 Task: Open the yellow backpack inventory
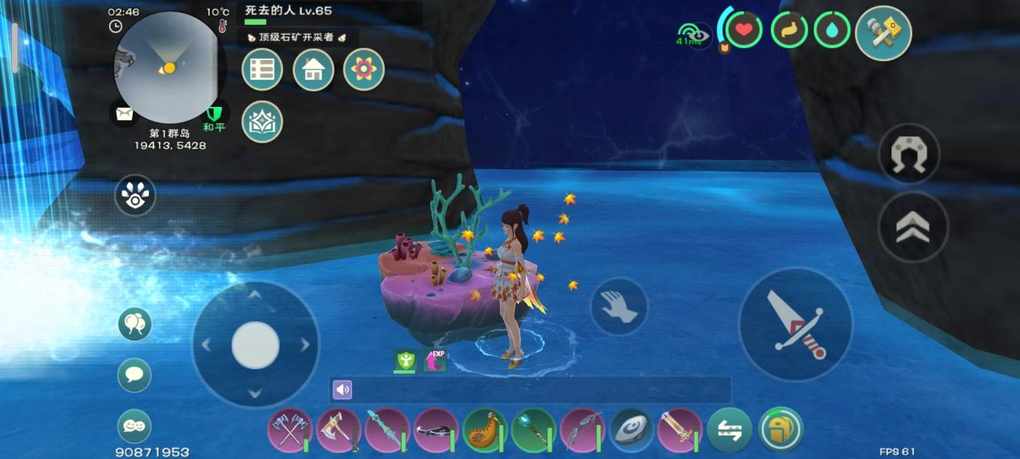tap(780, 430)
